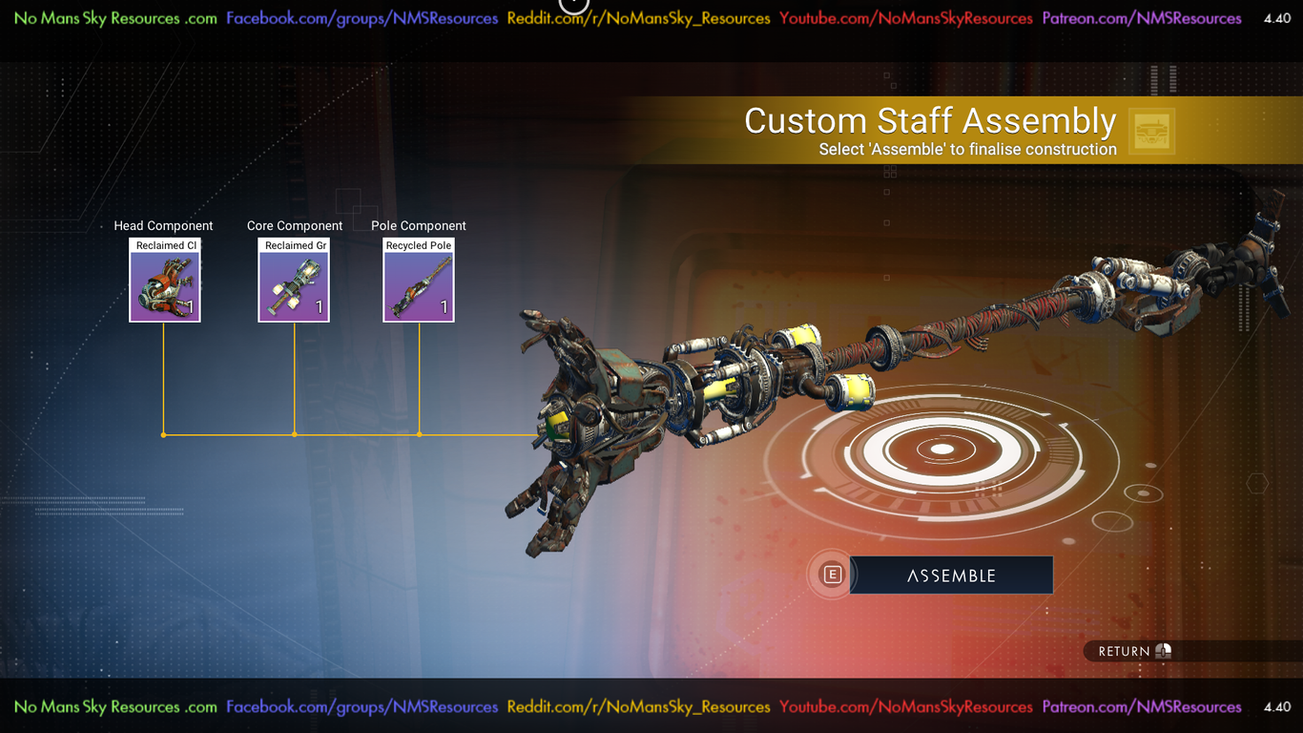Open the Pole Component slot
Screen dimensions: 1303x733
click(418, 281)
